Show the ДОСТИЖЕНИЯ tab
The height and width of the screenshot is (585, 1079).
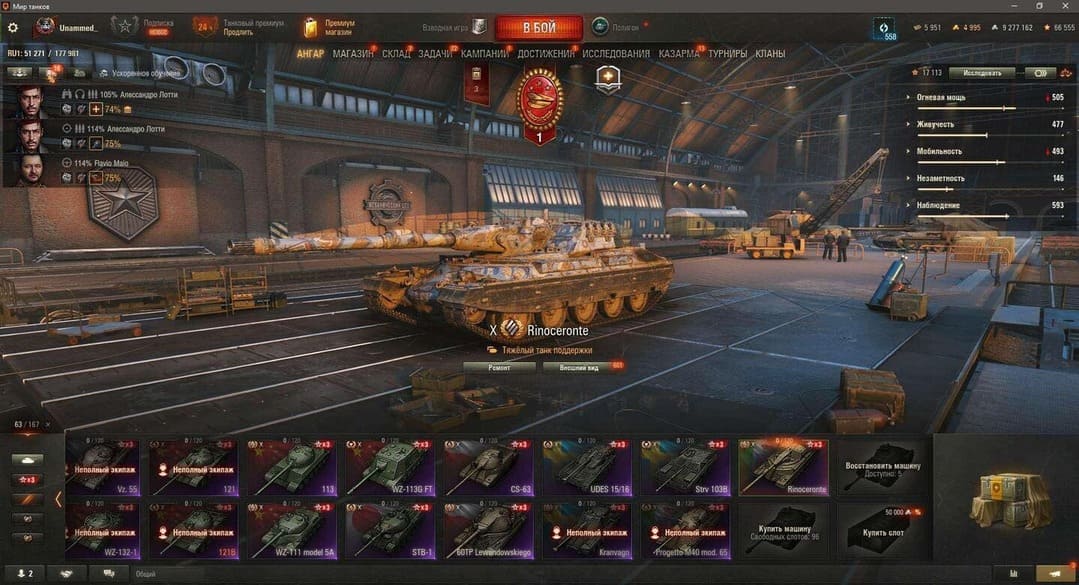546,54
